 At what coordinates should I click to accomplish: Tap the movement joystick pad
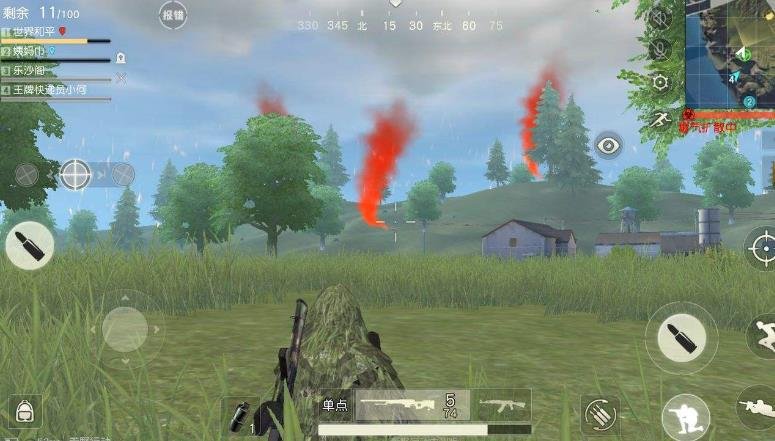pos(125,329)
